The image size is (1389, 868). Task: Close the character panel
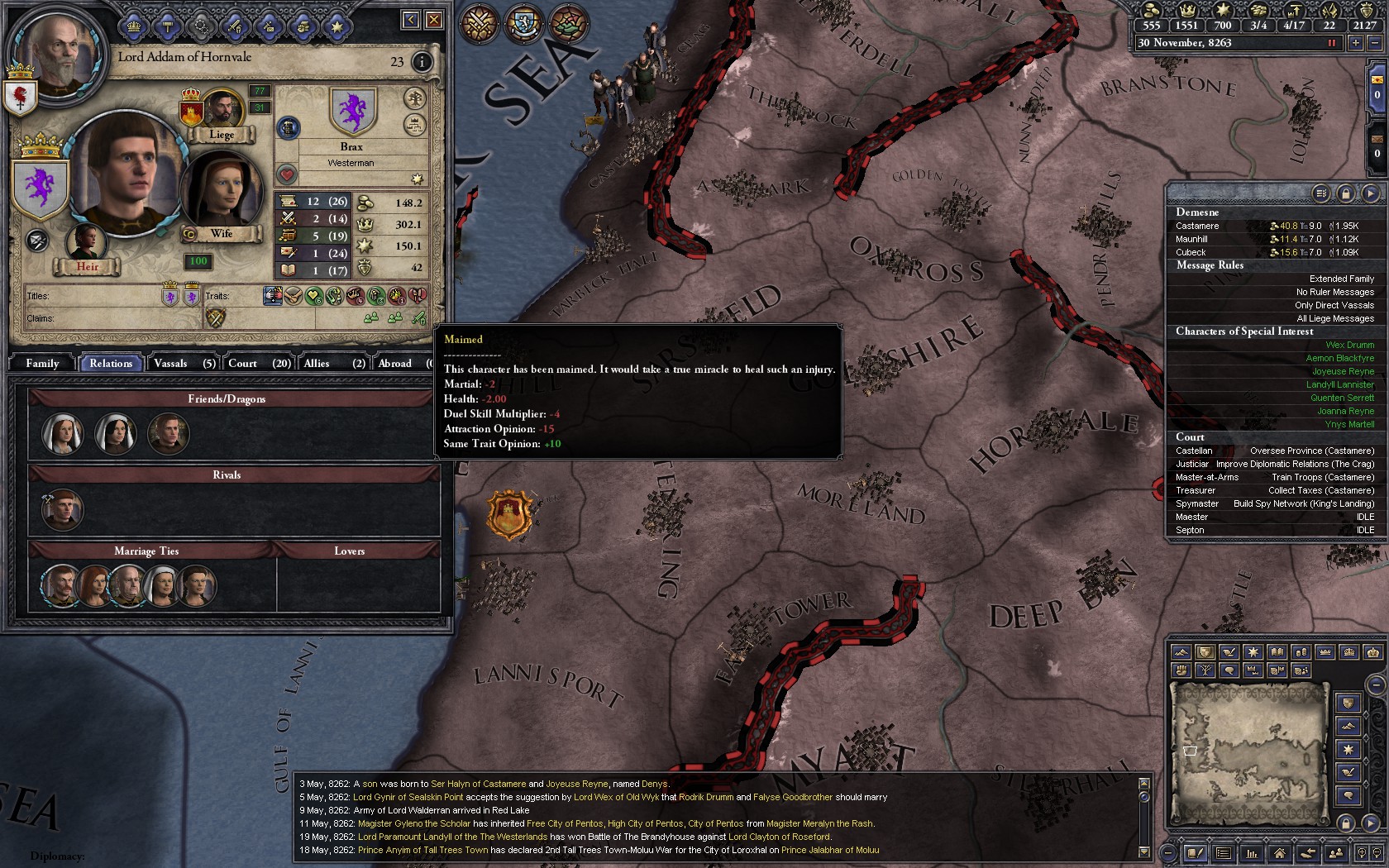[433, 20]
